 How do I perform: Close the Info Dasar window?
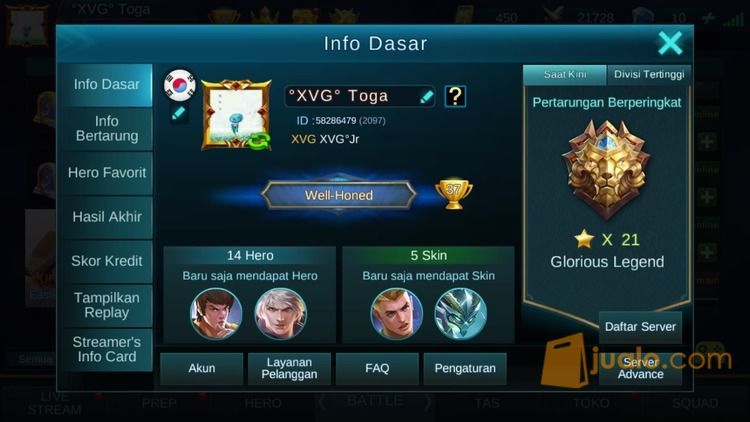(670, 43)
